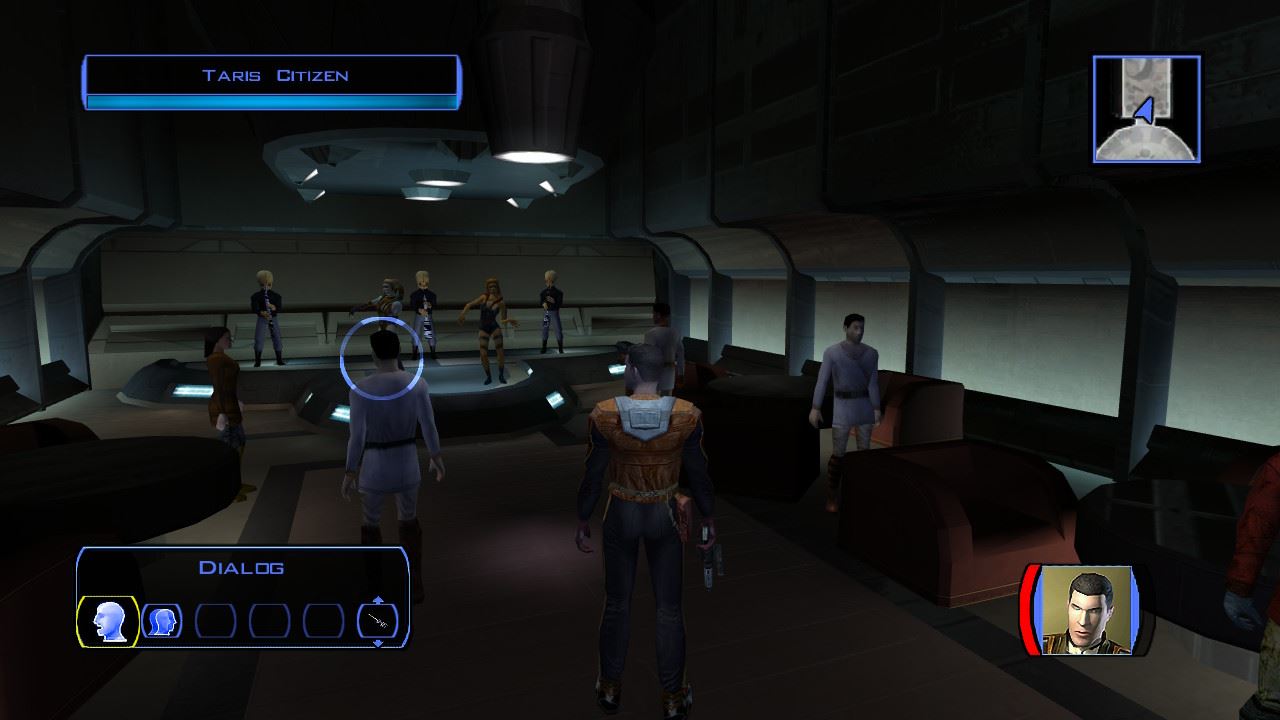Cycle the weapon slot with the down arrow
This screenshot has width=1280, height=720.
coord(377,643)
